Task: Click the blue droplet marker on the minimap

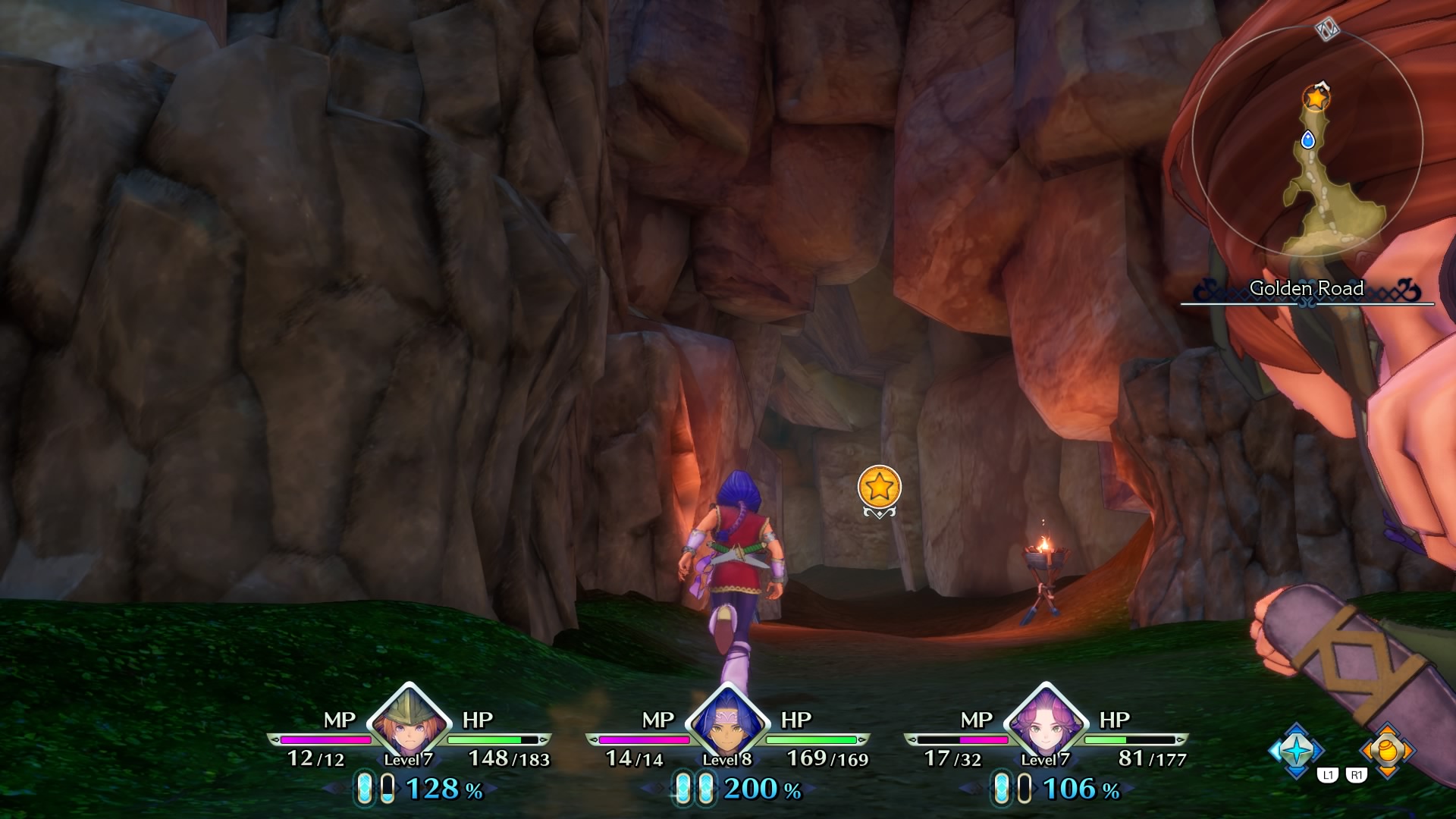Action: click(x=1307, y=140)
